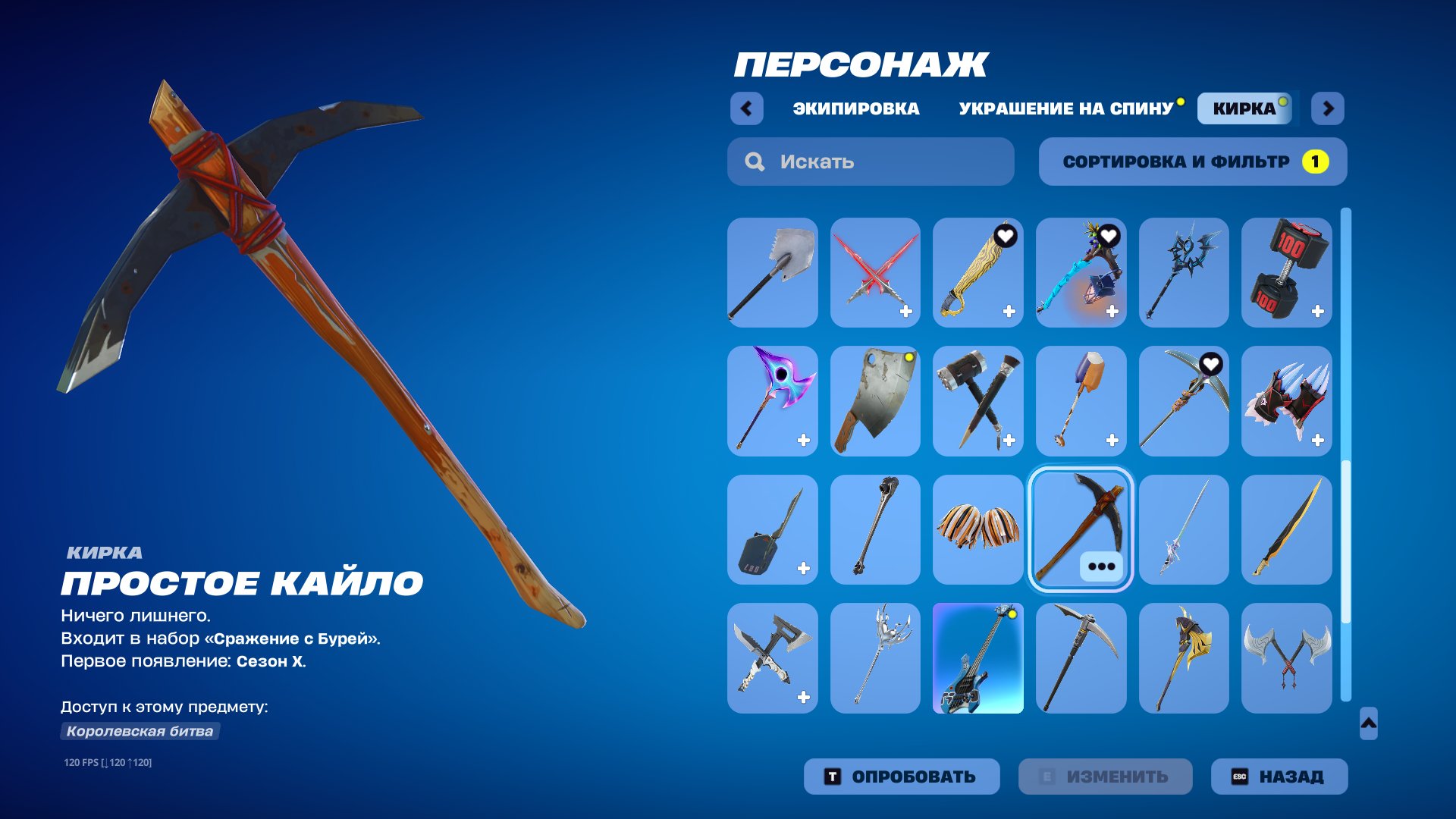Select the electric guitar pickaxe
The width and height of the screenshot is (1456, 819).
click(978, 658)
